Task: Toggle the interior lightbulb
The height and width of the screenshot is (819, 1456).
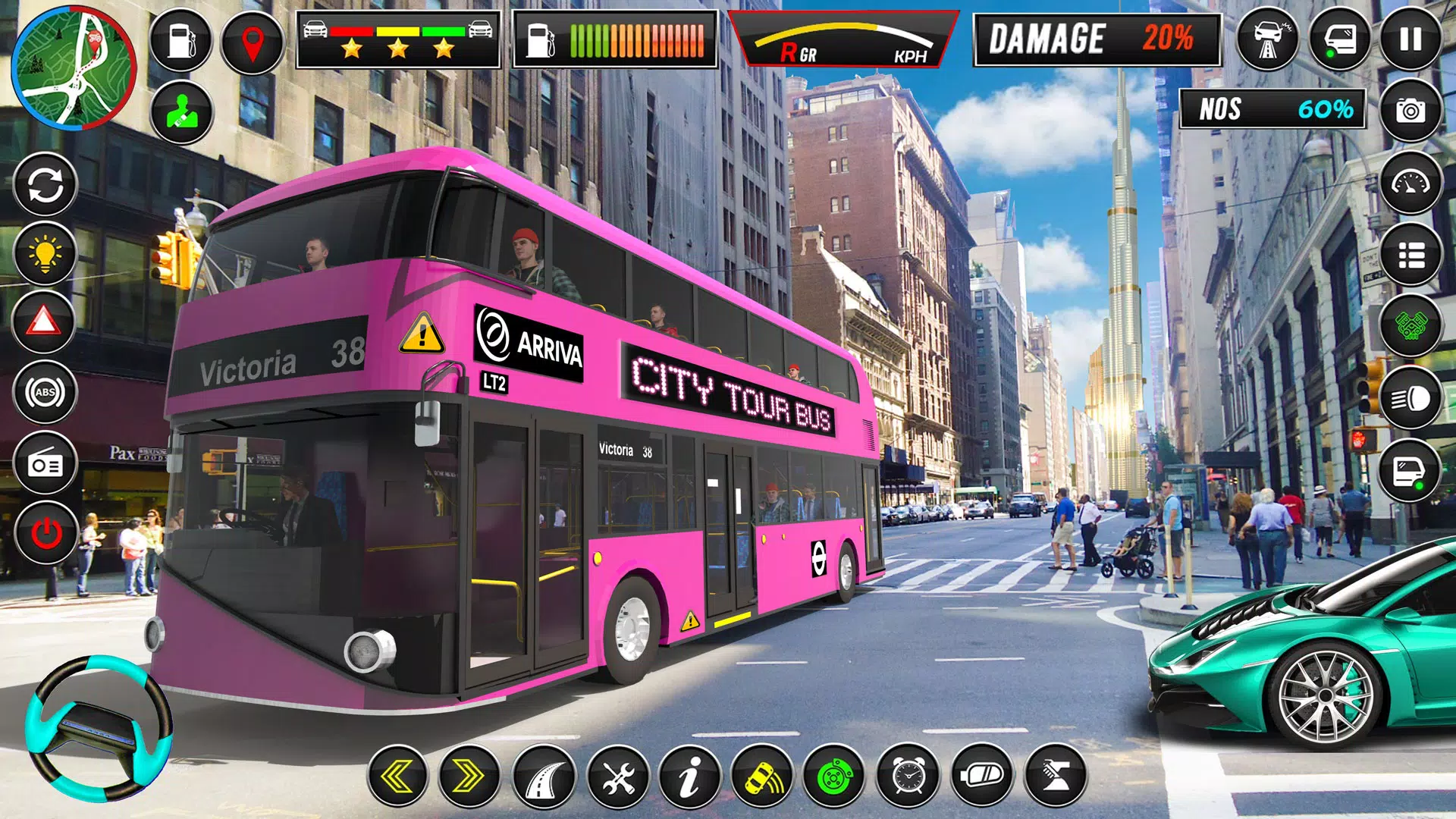Action: (43, 253)
